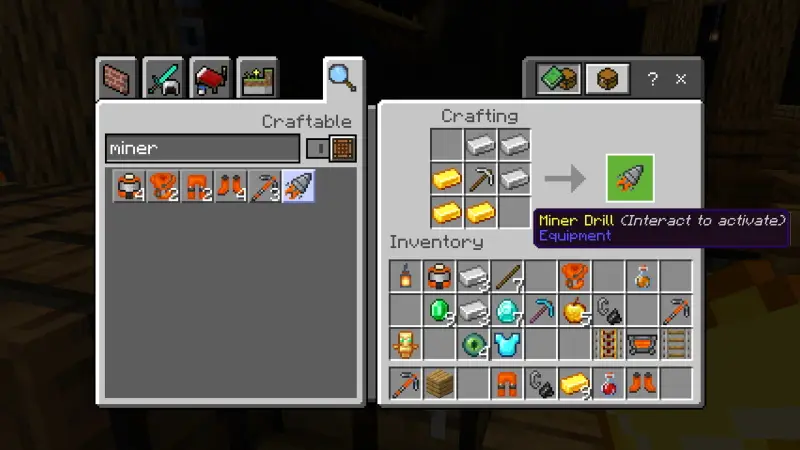
Task: Choose the red potion in the hotbar
Action: pyautogui.click(x=608, y=383)
